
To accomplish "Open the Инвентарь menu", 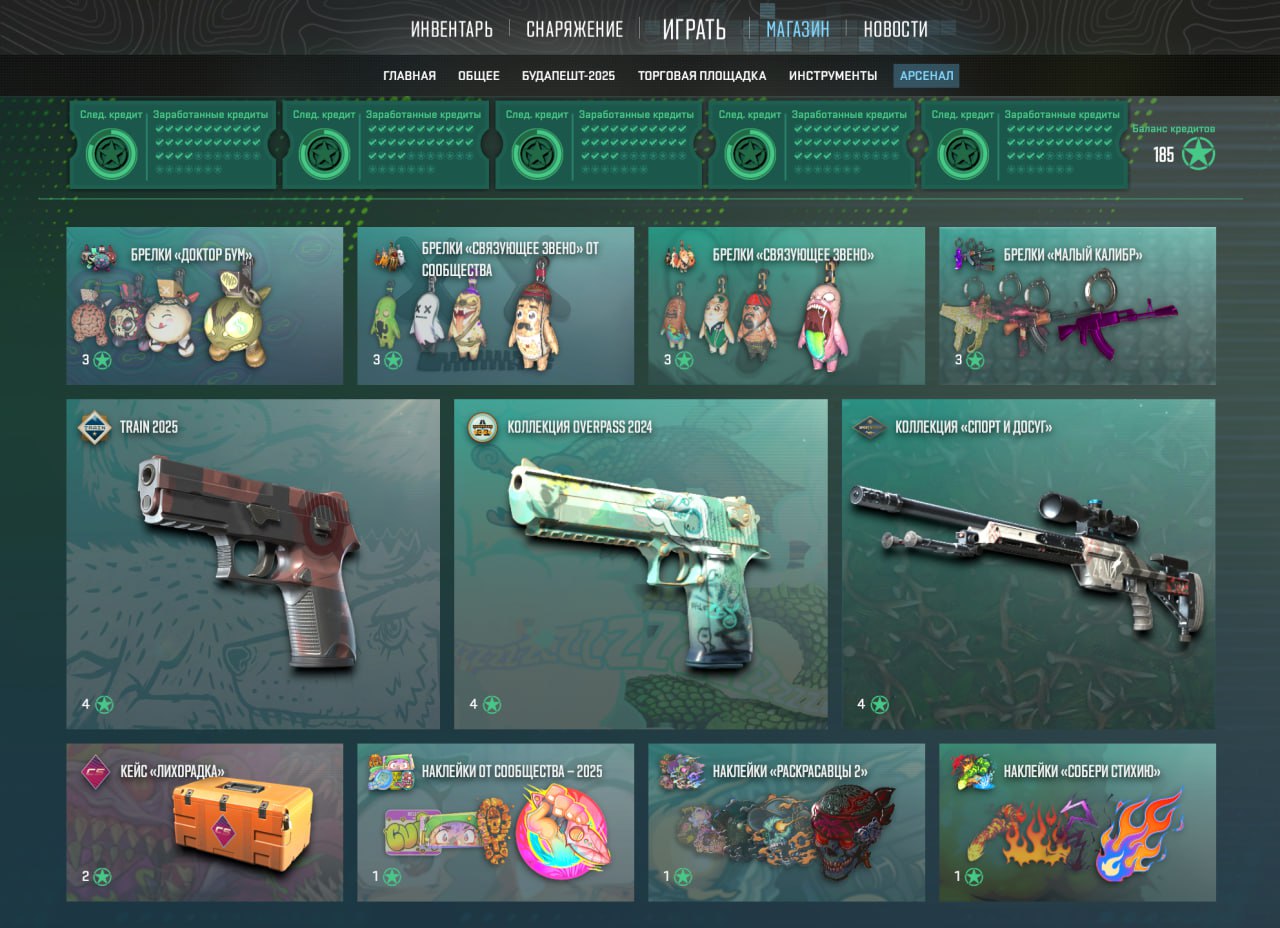I will click(451, 29).
